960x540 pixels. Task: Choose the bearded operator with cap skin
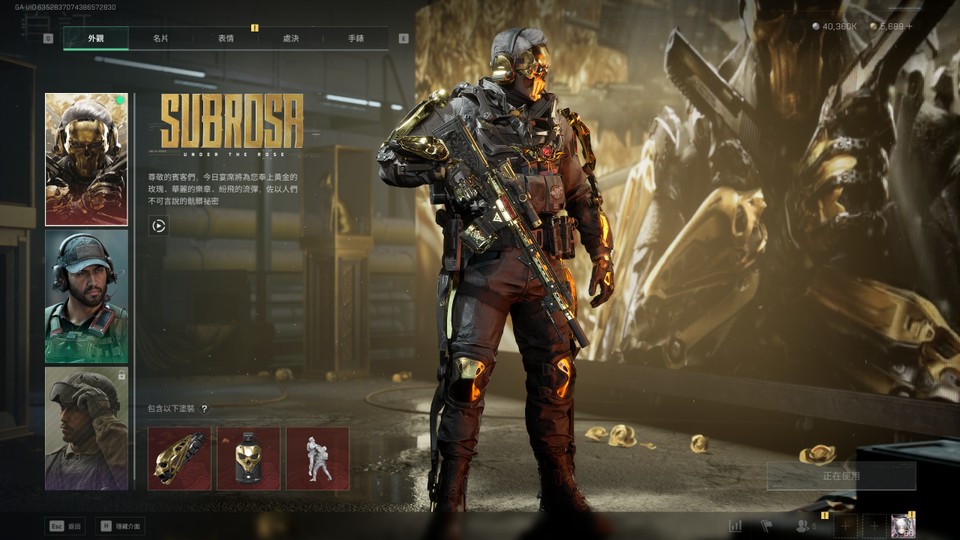(86, 296)
